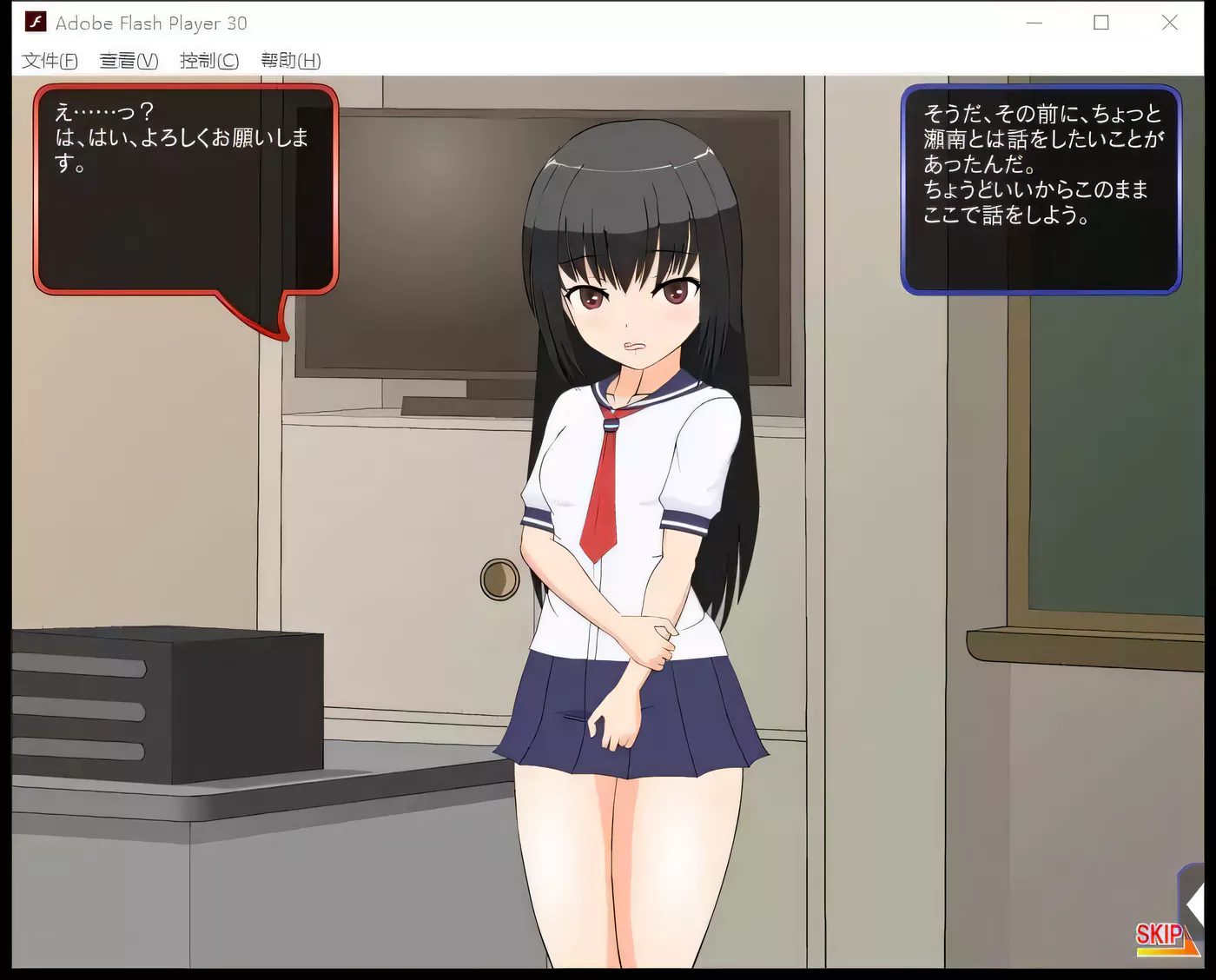The width and height of the screenshot is (1216, 980).
Task: Open the 查看(V) view menu
Action: tap(129, 61)
